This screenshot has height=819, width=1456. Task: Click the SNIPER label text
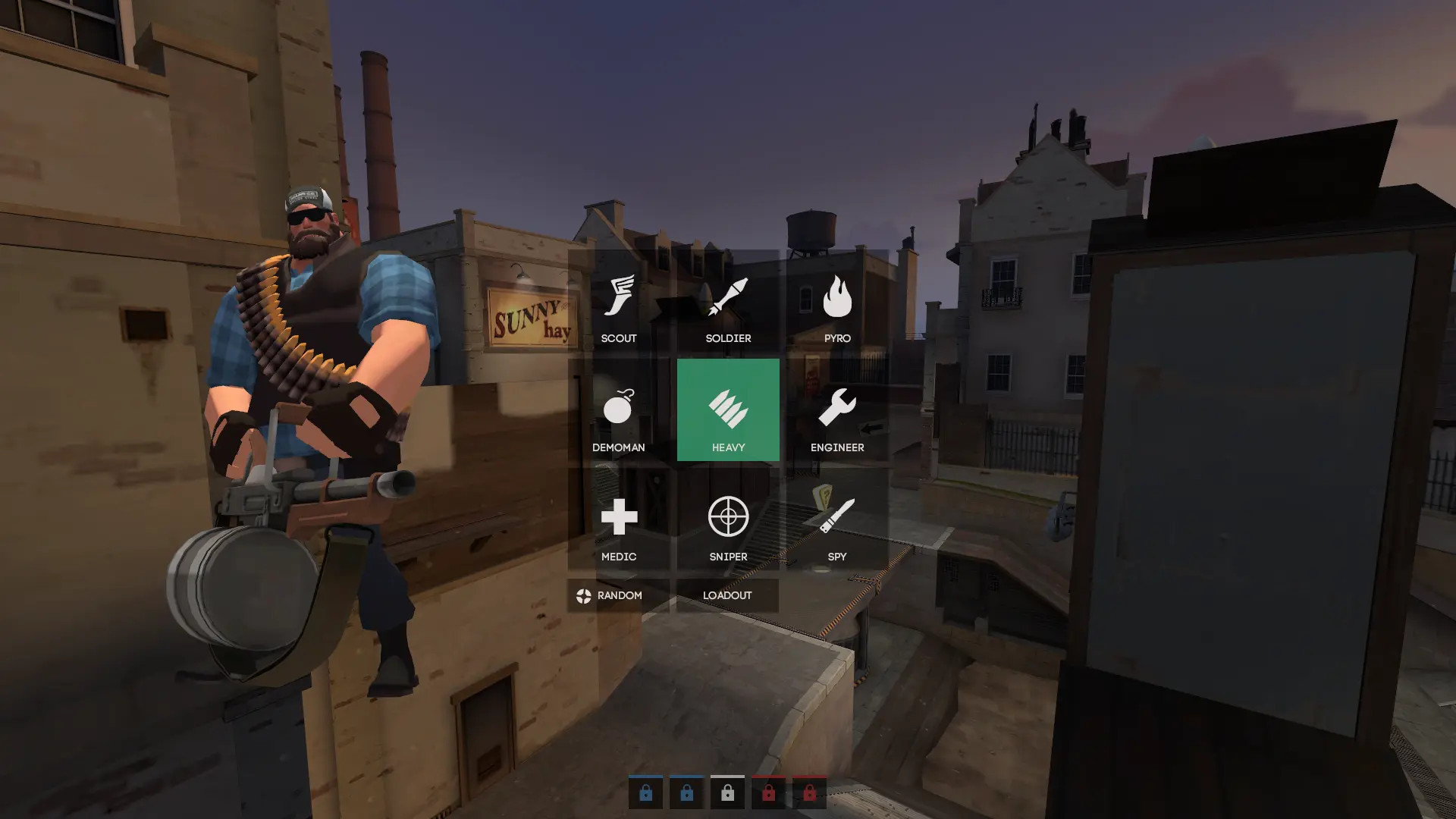[728, 556]
